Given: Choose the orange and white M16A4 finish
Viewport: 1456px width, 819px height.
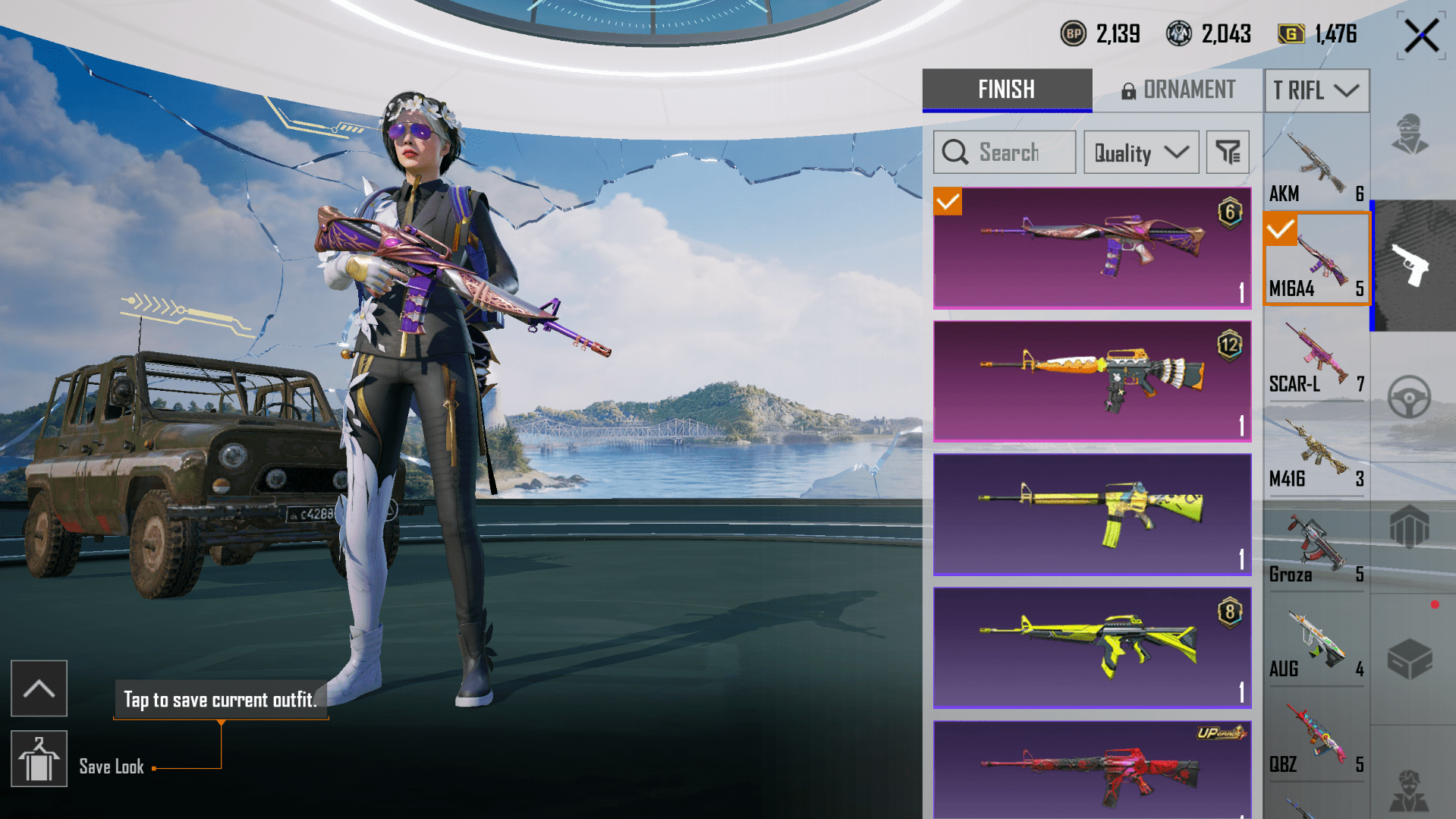Looking at the screenshot, I should tap(1092, 381).
